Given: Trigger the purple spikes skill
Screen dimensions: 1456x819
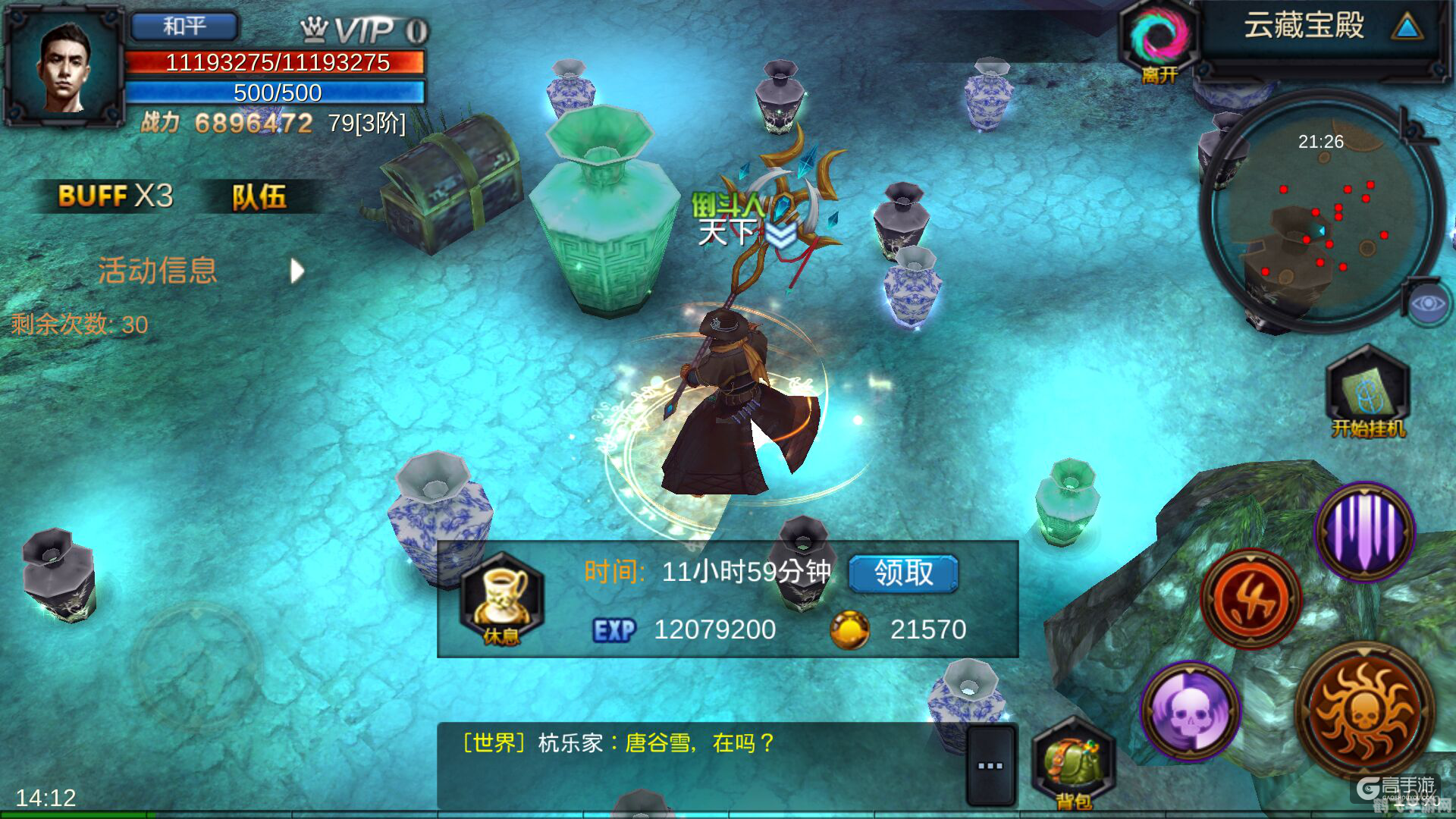Looking at the screenshot, I should click(x=1365, y=531).
